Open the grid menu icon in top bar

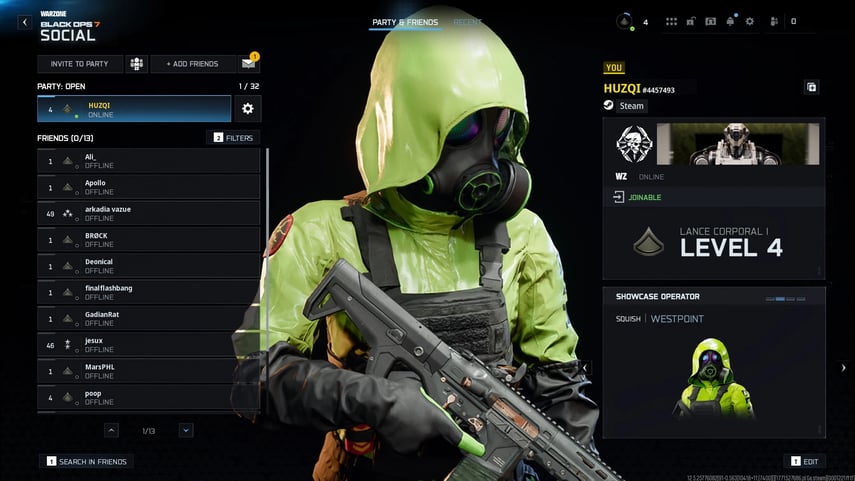[x=671, y=21]
